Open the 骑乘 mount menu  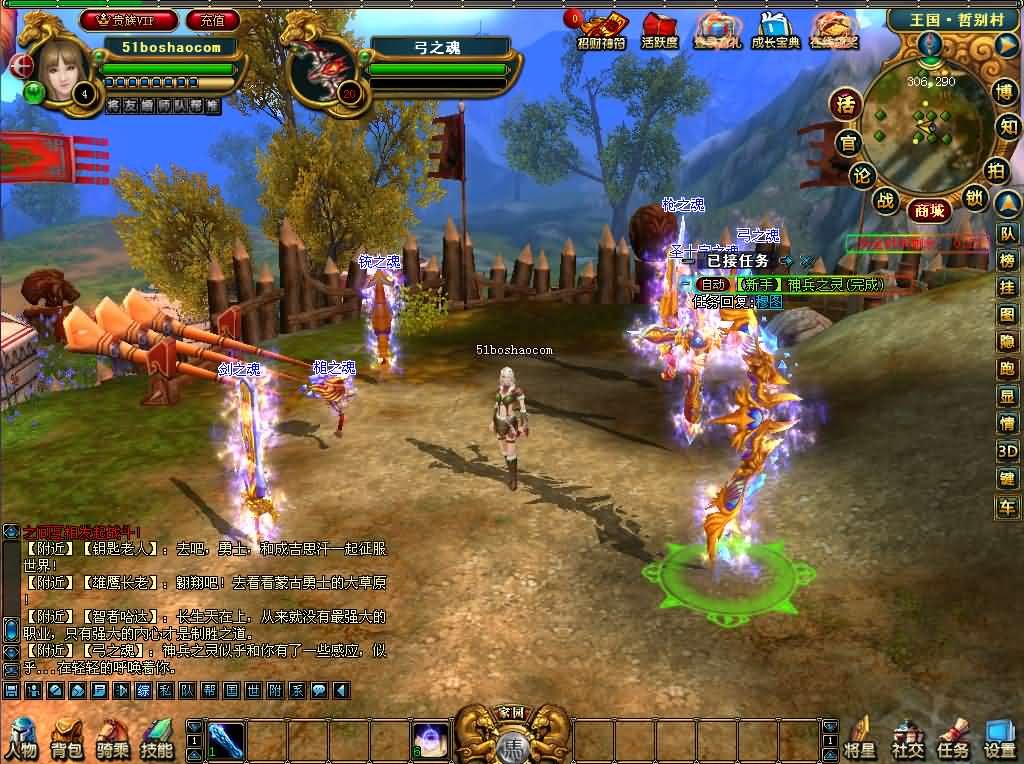click(113, 738)
